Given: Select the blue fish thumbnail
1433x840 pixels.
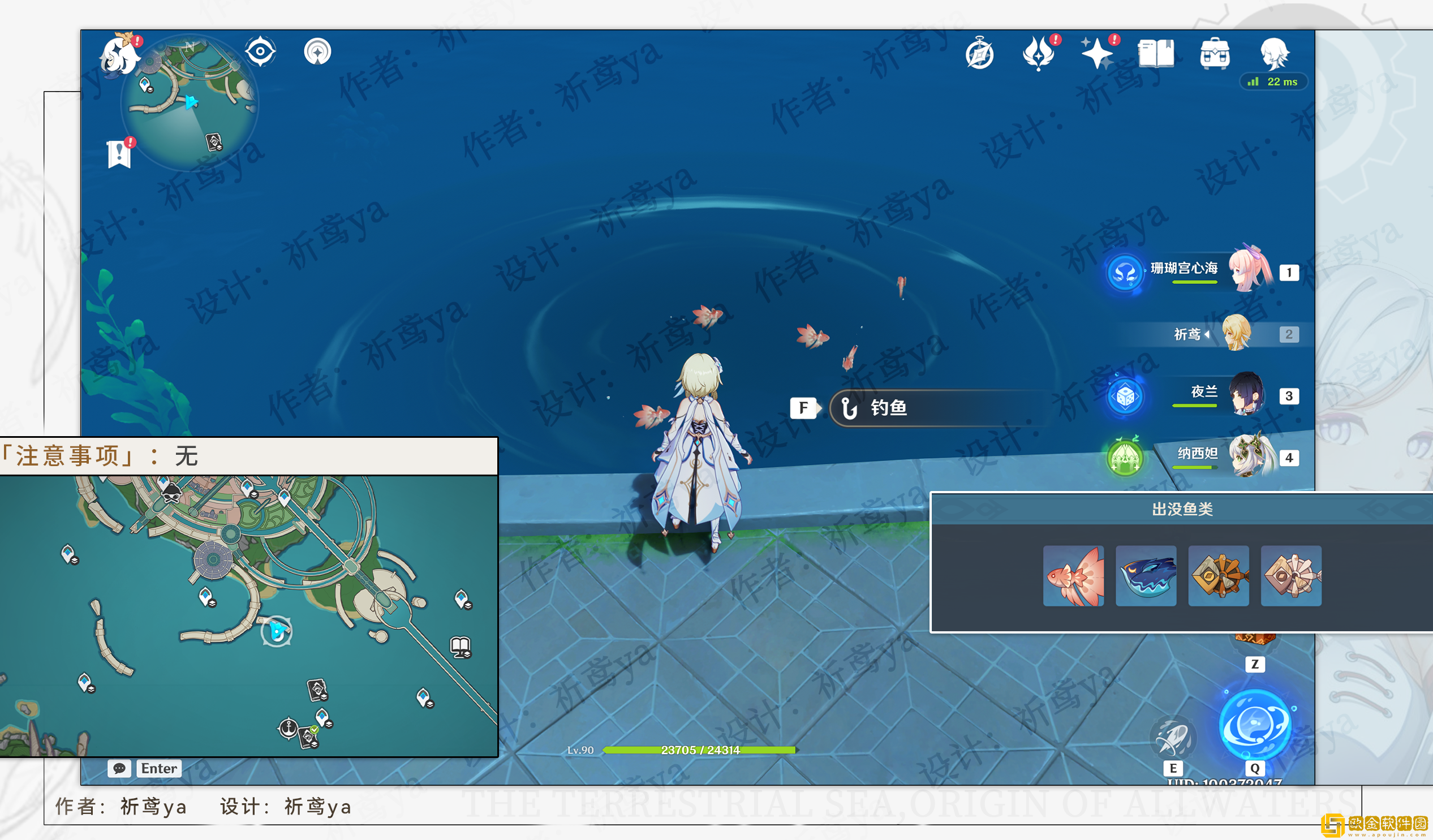Looking at the screenshot, I should [x=1145, y=575].
